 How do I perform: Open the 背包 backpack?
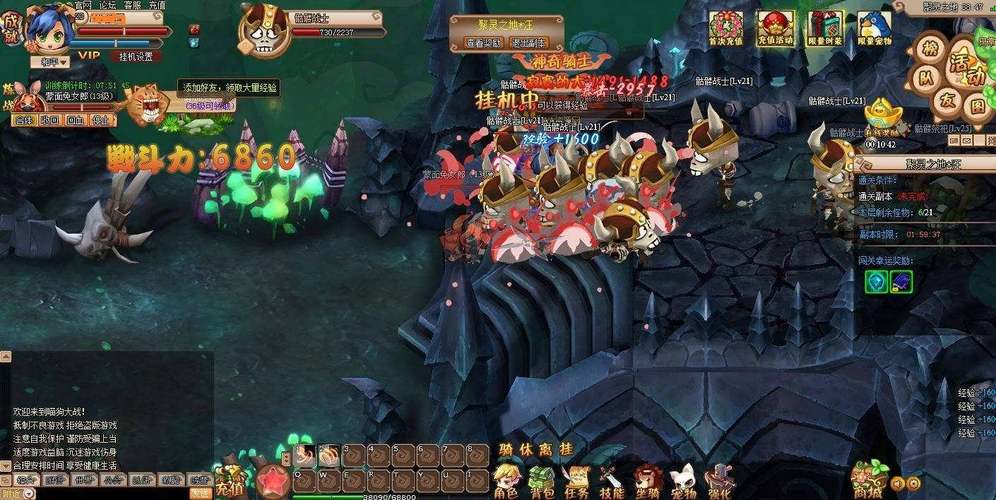541,478
